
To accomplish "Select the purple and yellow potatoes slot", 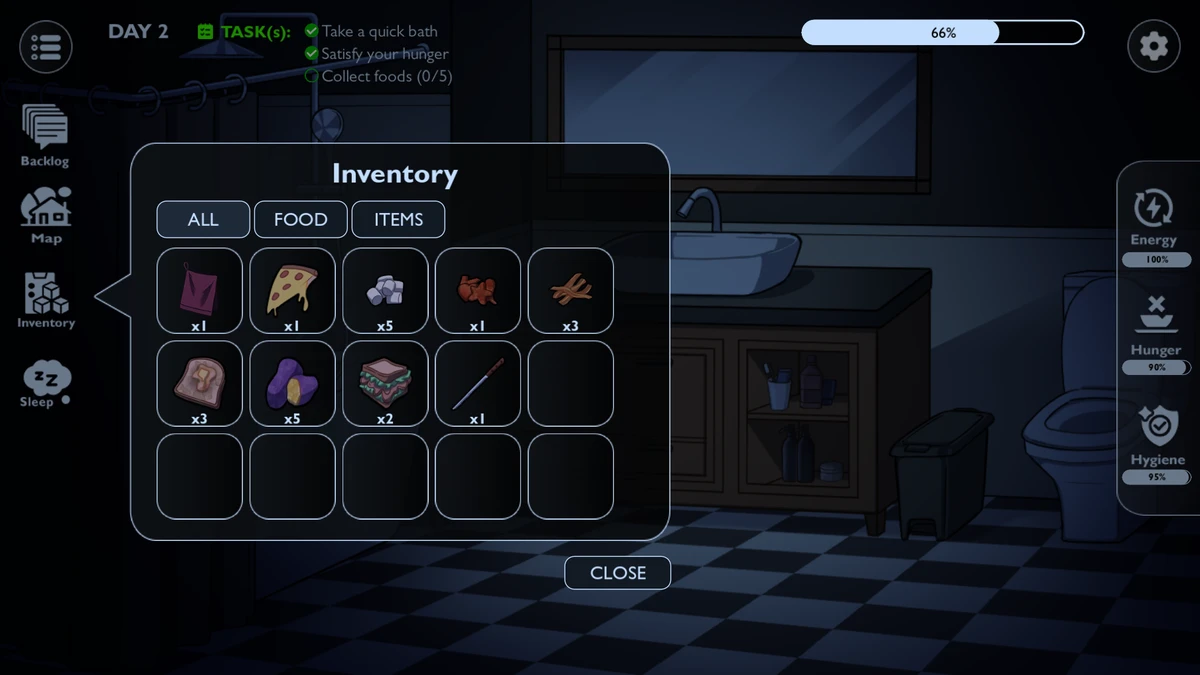I will [292, 383].
